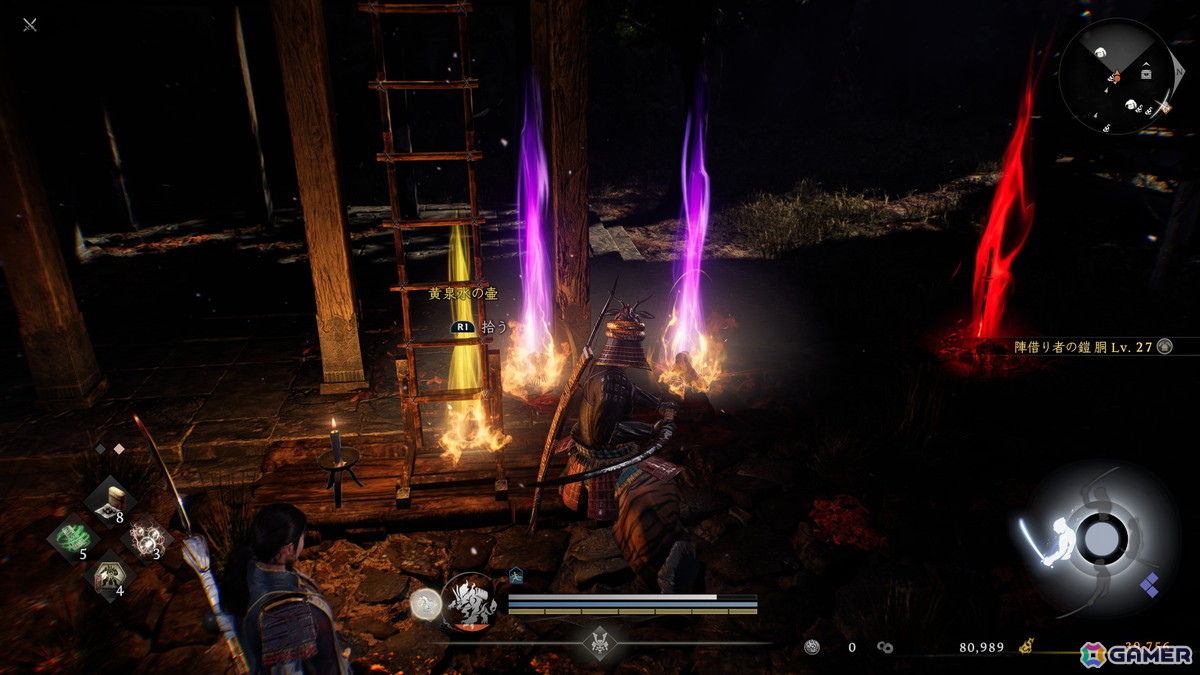This screenshot has height=675, width=1200.
Task: Select the treasure chest marker on the minimap
Action: 1145,73
